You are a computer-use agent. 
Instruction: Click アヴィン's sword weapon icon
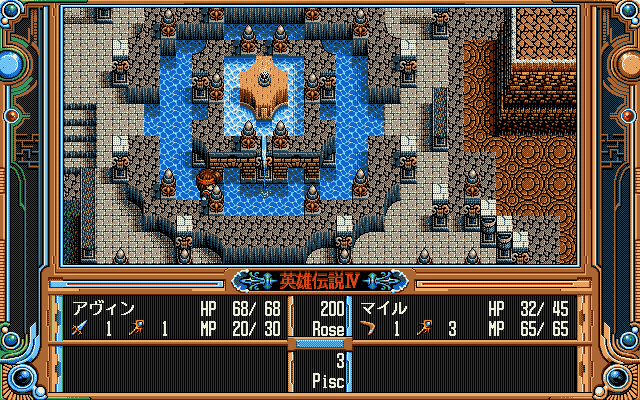[77, 328]
